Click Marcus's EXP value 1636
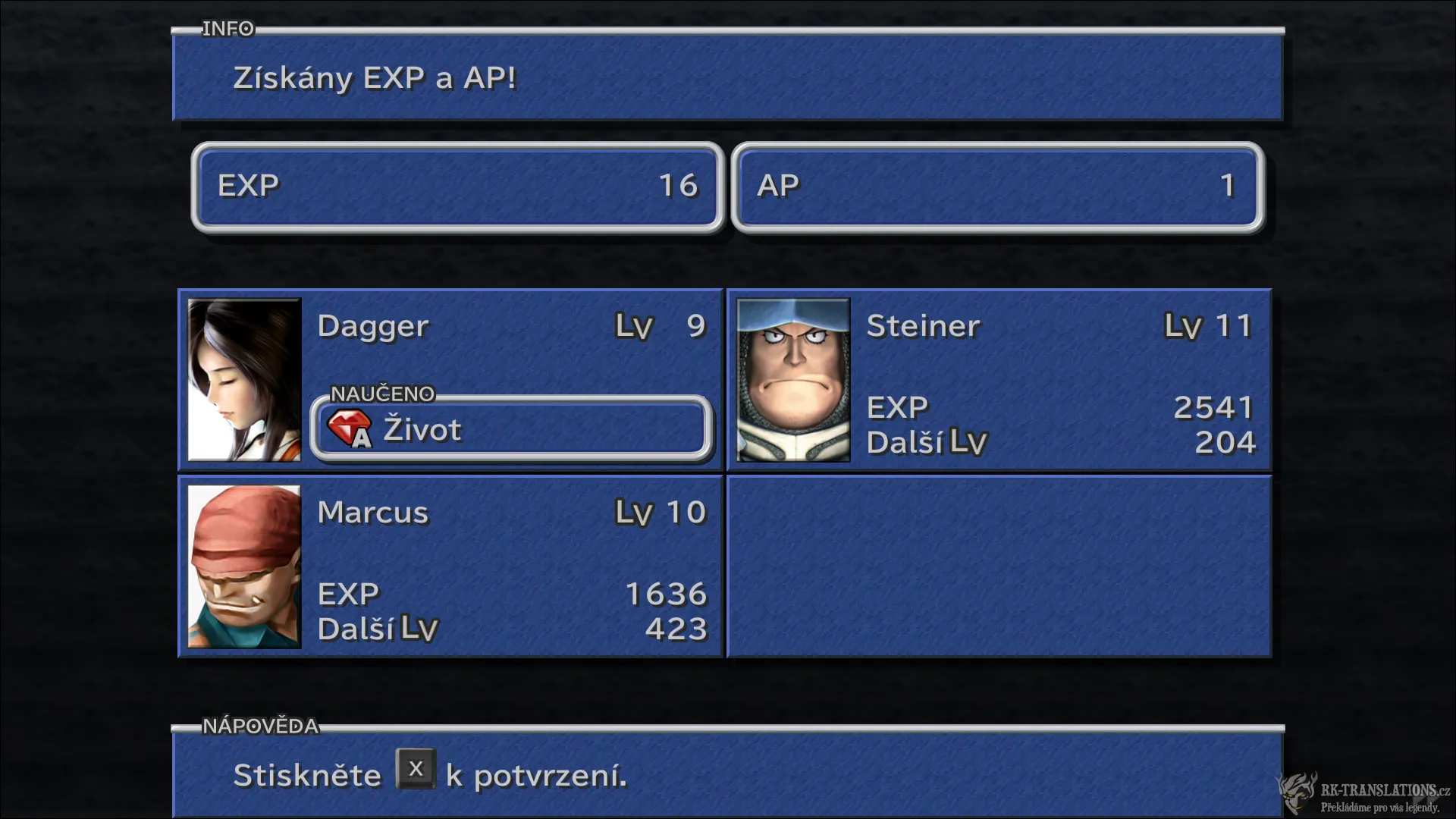Viewport: 1456px width, 819px height. pyautogui.click(x=665, y=595)
